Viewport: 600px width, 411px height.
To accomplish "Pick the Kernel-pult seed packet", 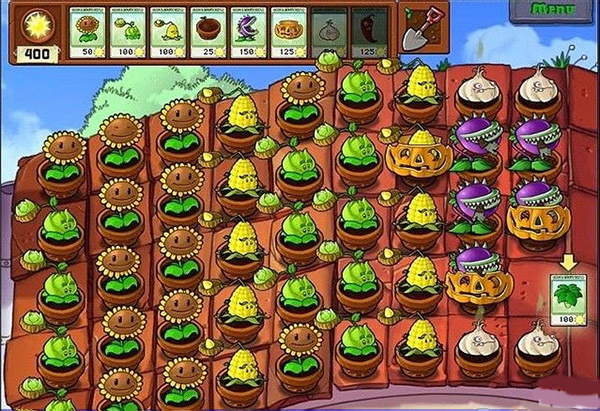I will [x=168, y=32].
